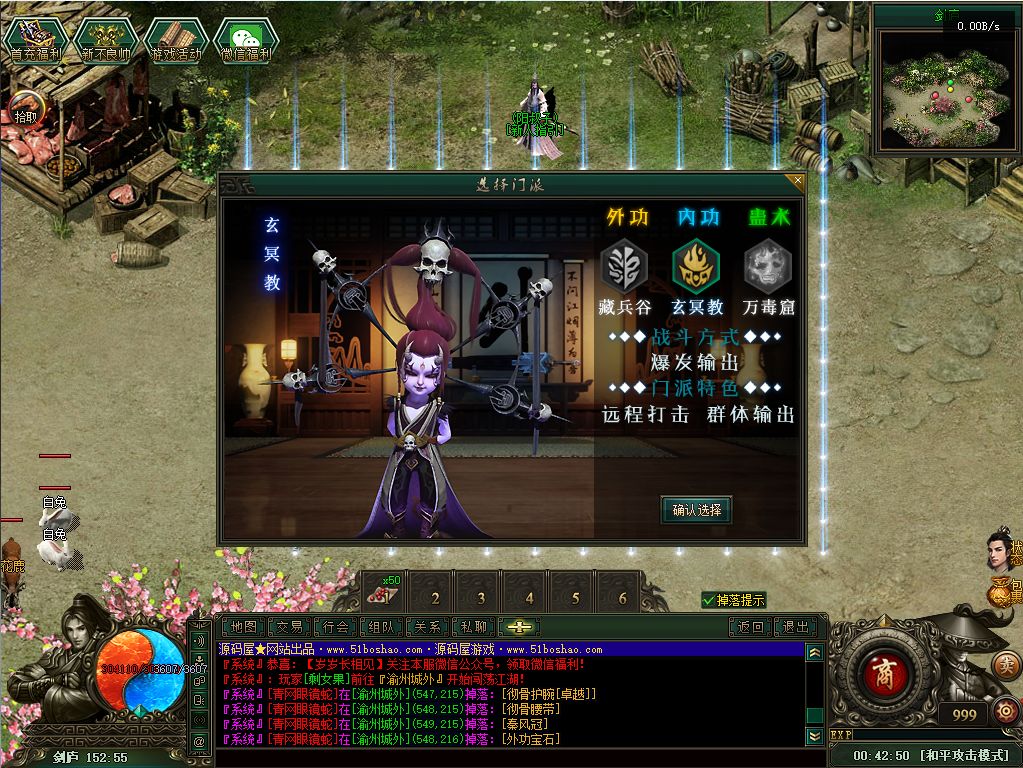Open the 组队 team menu

(382, 627)
